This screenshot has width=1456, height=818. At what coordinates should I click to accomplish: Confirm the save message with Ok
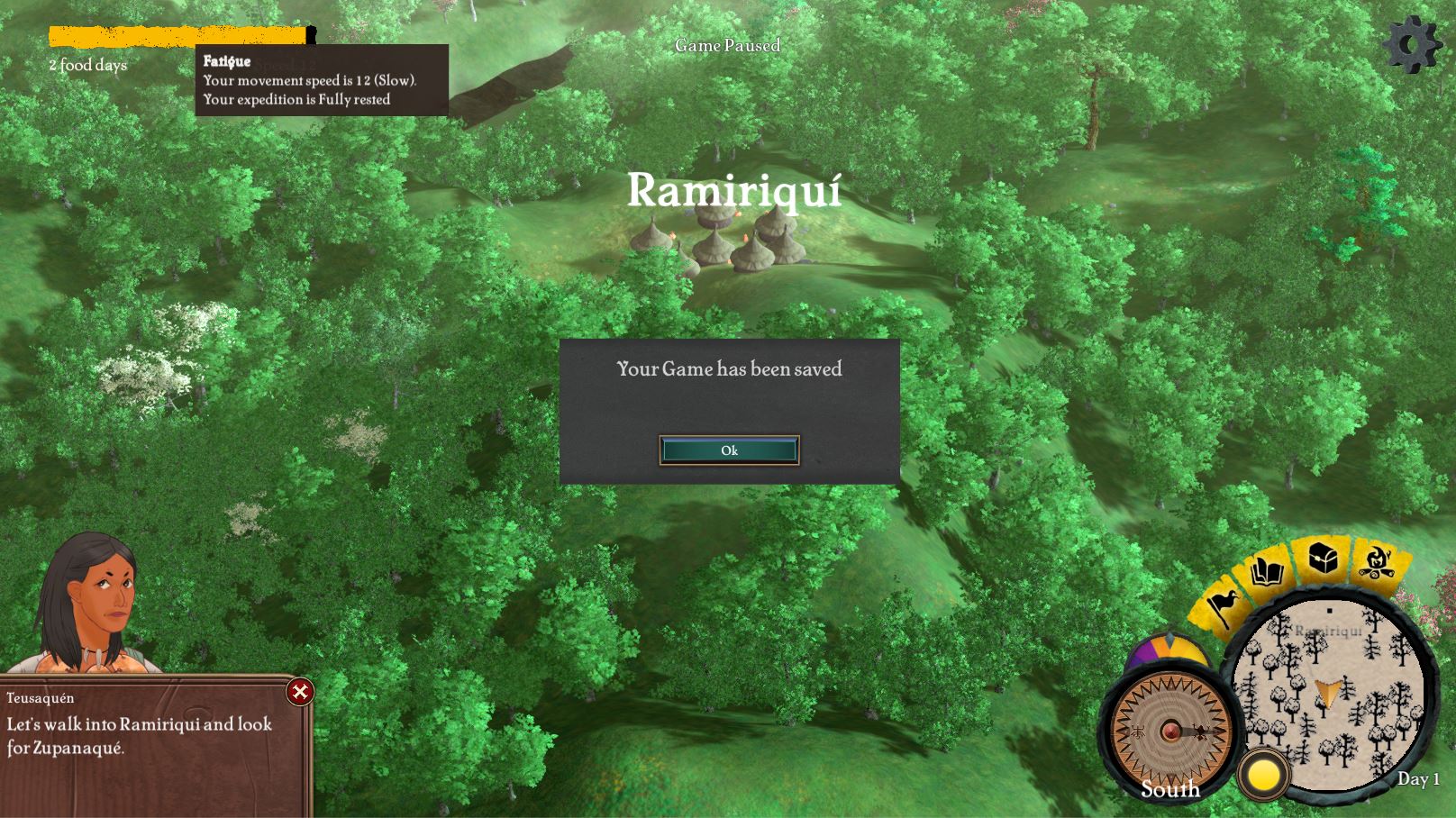729,450
